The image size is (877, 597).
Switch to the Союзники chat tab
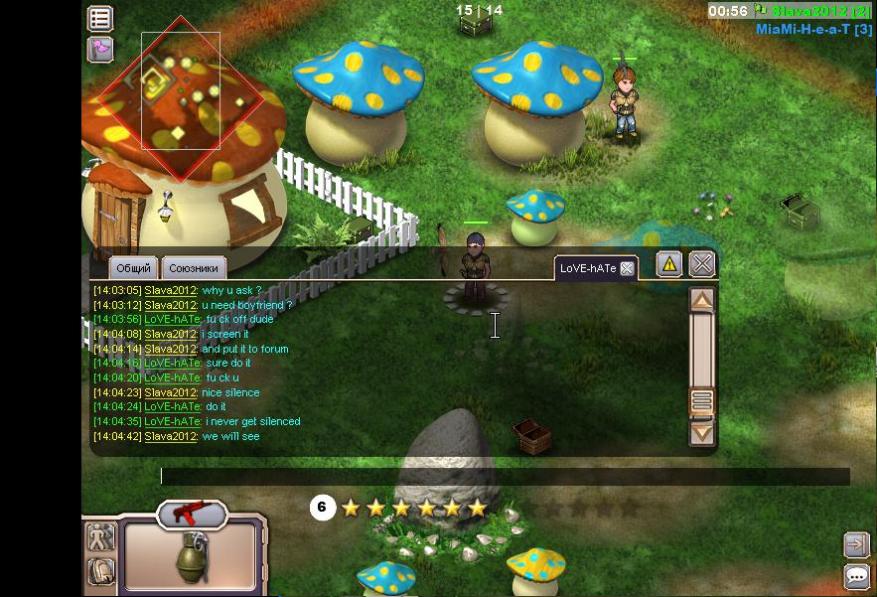(195, 268)
